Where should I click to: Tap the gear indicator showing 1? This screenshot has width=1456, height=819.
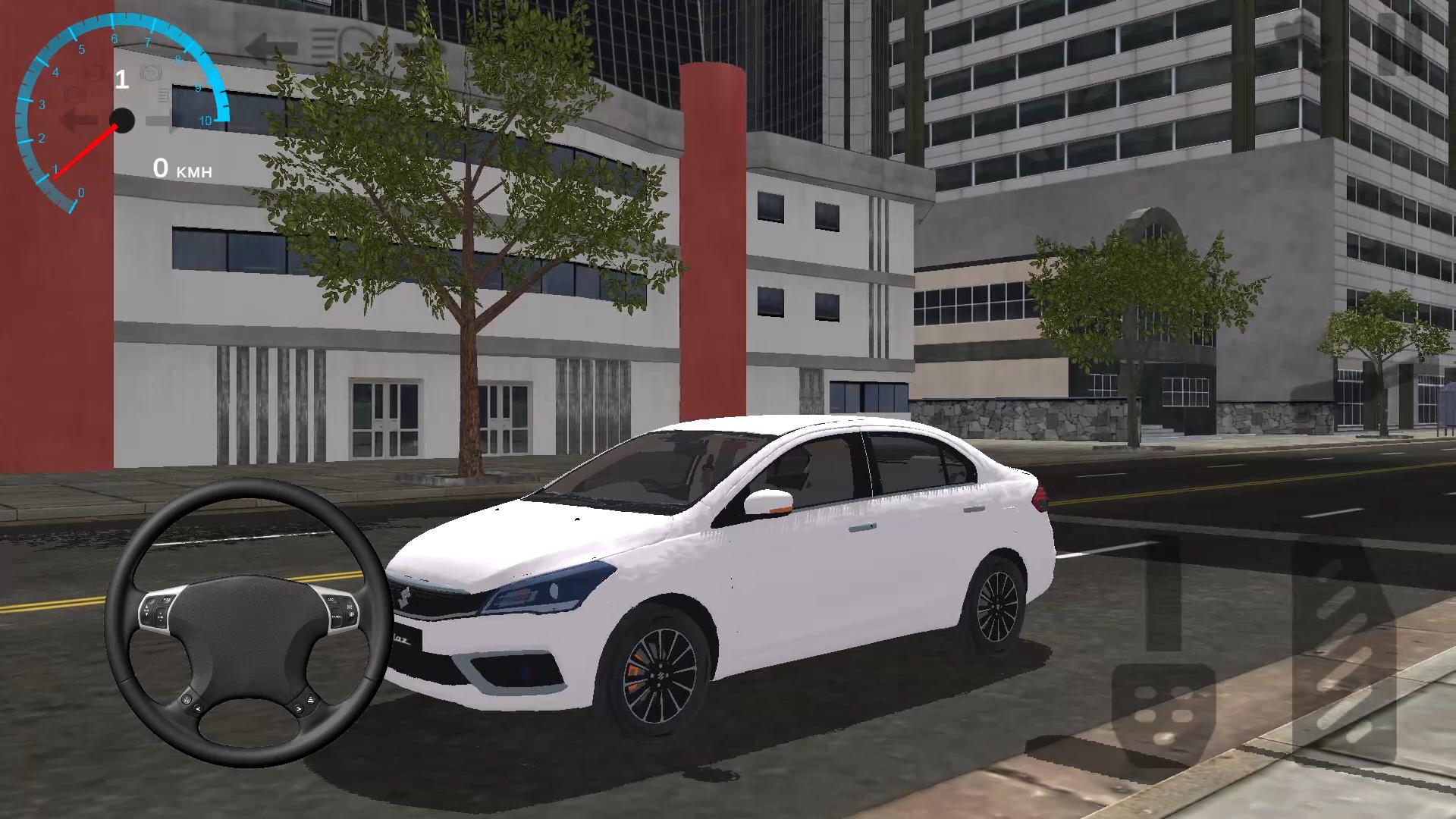point(121,79)
